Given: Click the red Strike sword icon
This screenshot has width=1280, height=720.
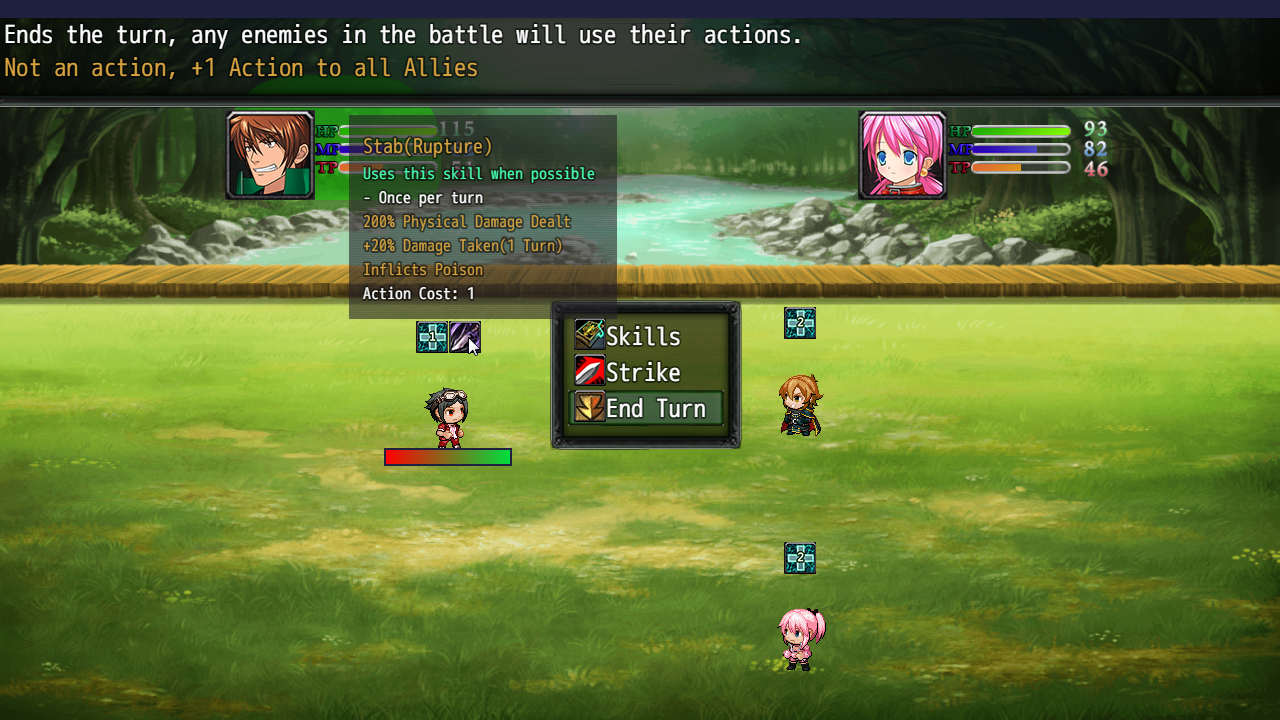Looking at the screenshot, I should pos(592,372).
